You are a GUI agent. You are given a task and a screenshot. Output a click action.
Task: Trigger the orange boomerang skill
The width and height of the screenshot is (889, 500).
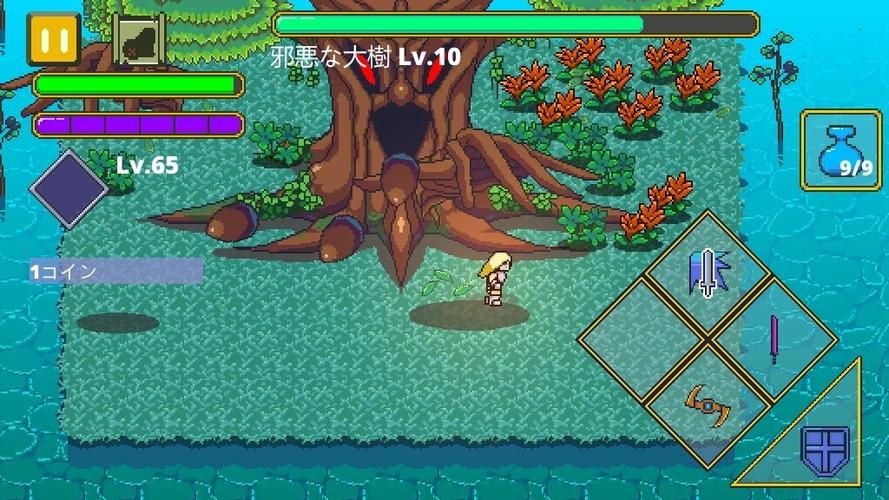pyautogui.click(x=708, y=404)
